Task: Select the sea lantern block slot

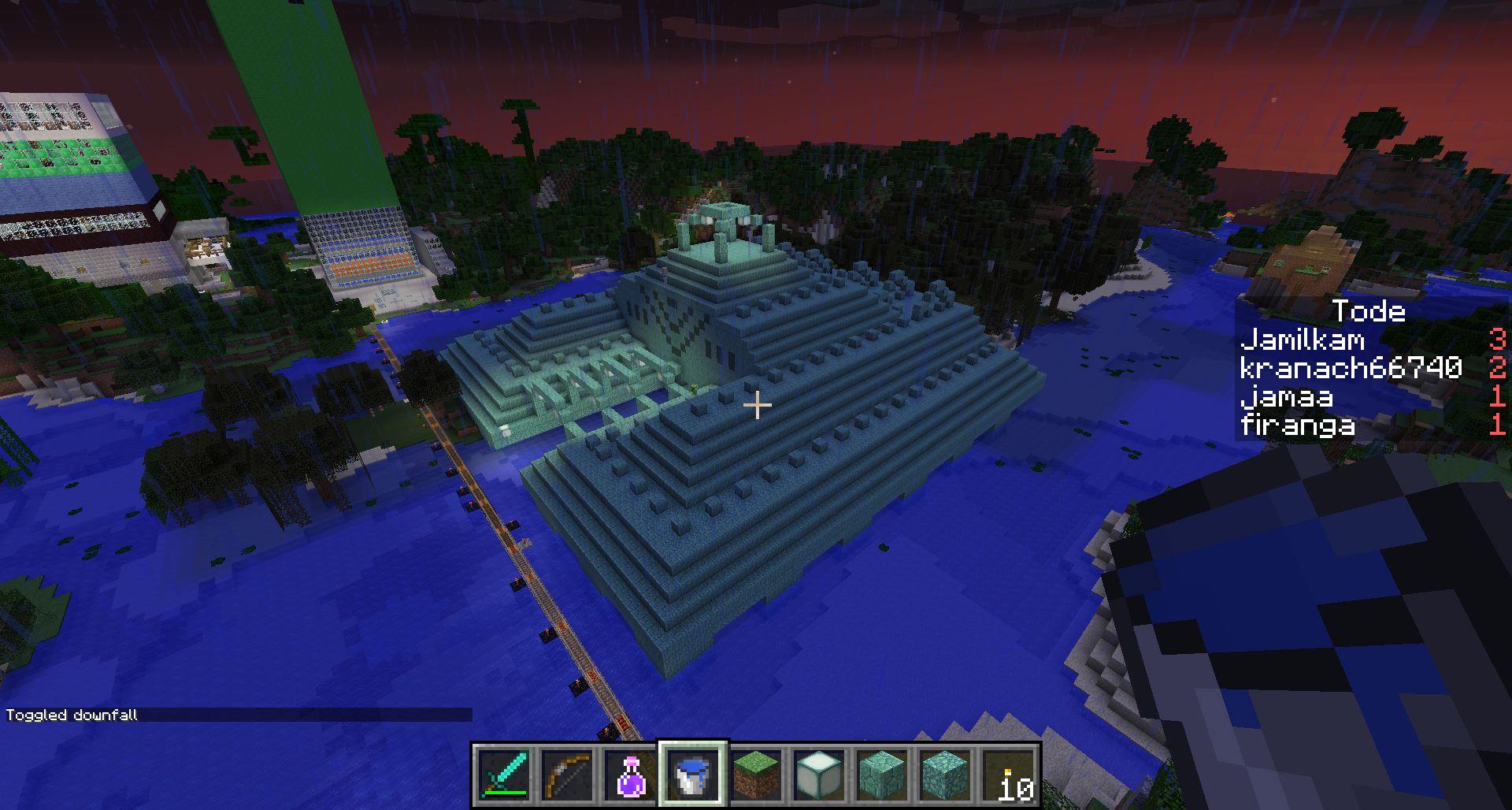Action: [819, 775]
